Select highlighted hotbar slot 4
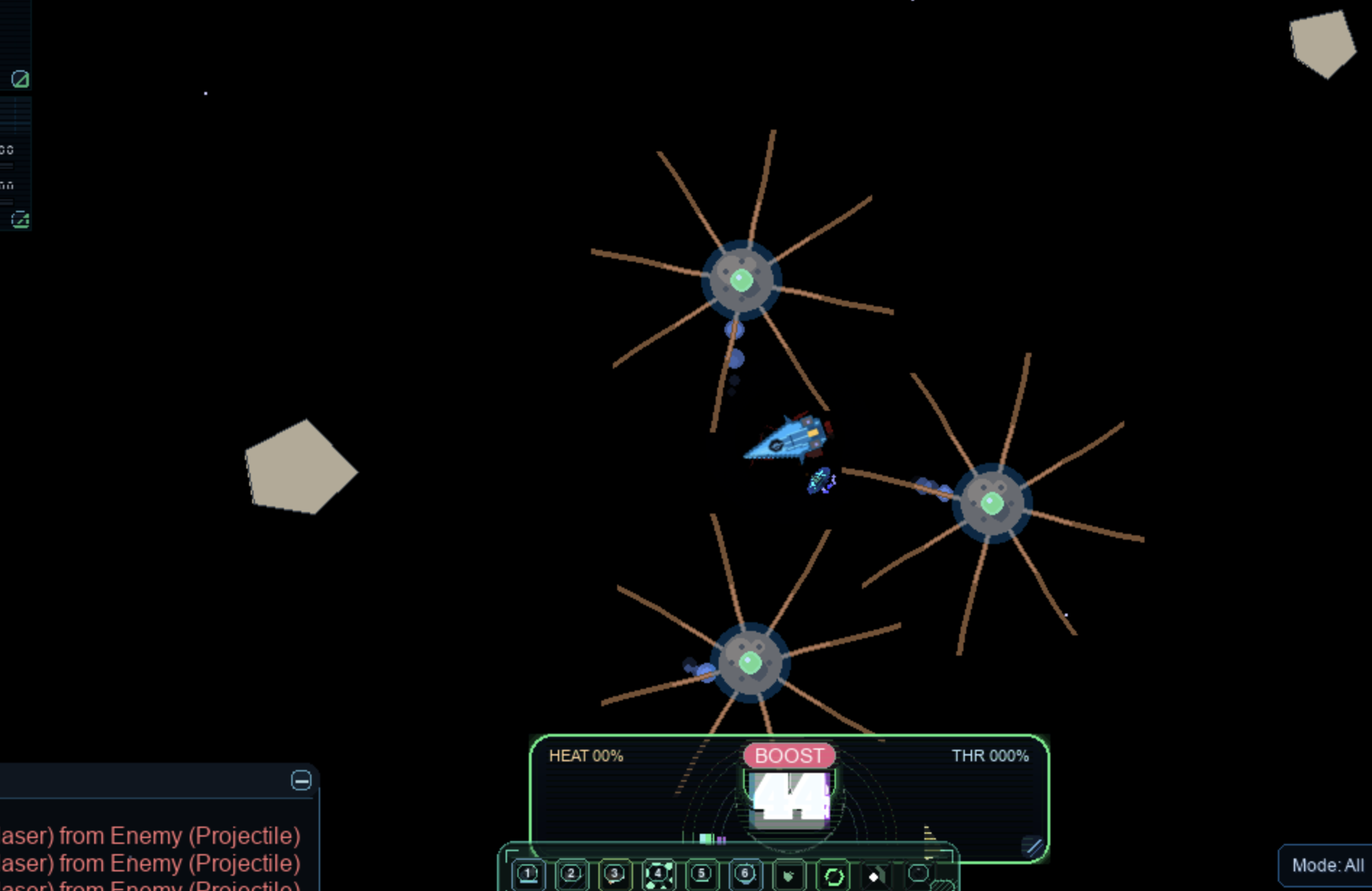The width and height of the screenshot is (1372, 891). click(x=658, y=874)
